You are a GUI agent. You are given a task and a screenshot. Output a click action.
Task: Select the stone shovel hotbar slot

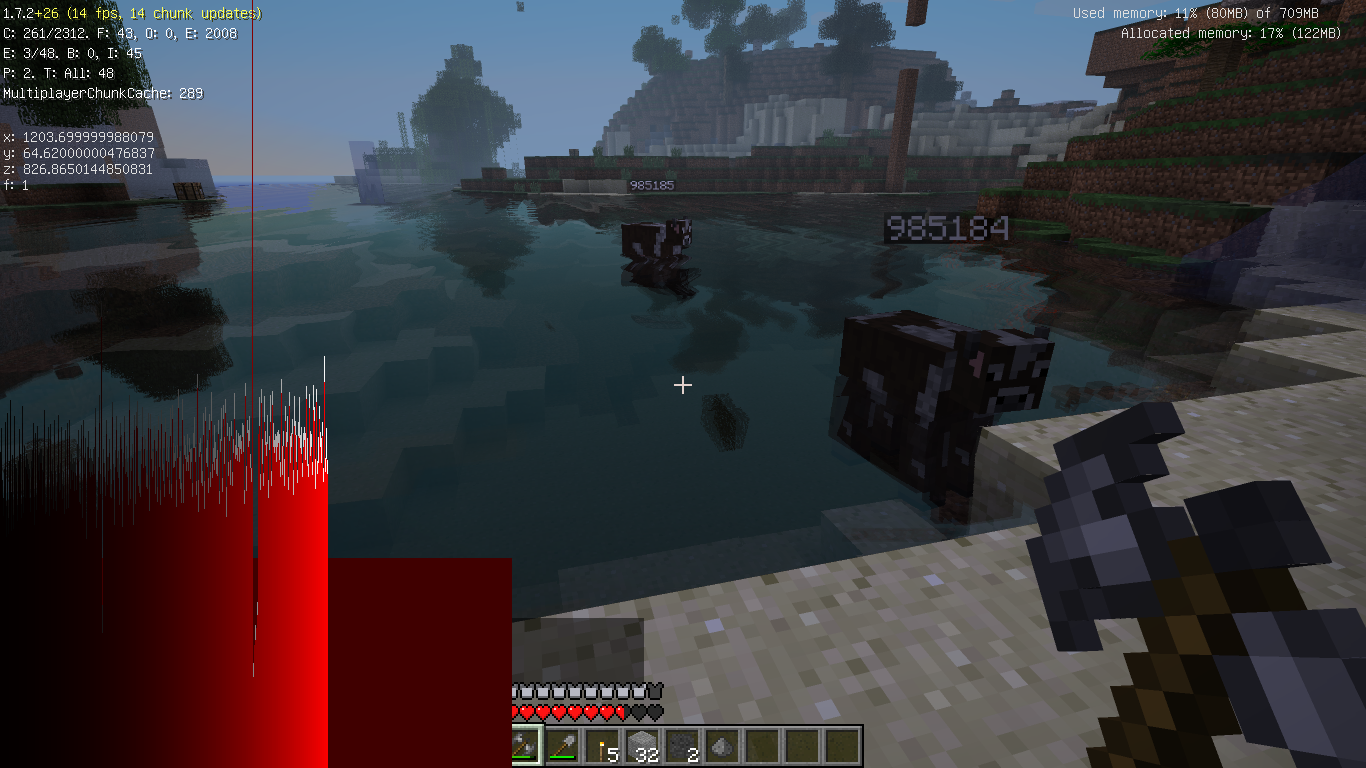562,745
